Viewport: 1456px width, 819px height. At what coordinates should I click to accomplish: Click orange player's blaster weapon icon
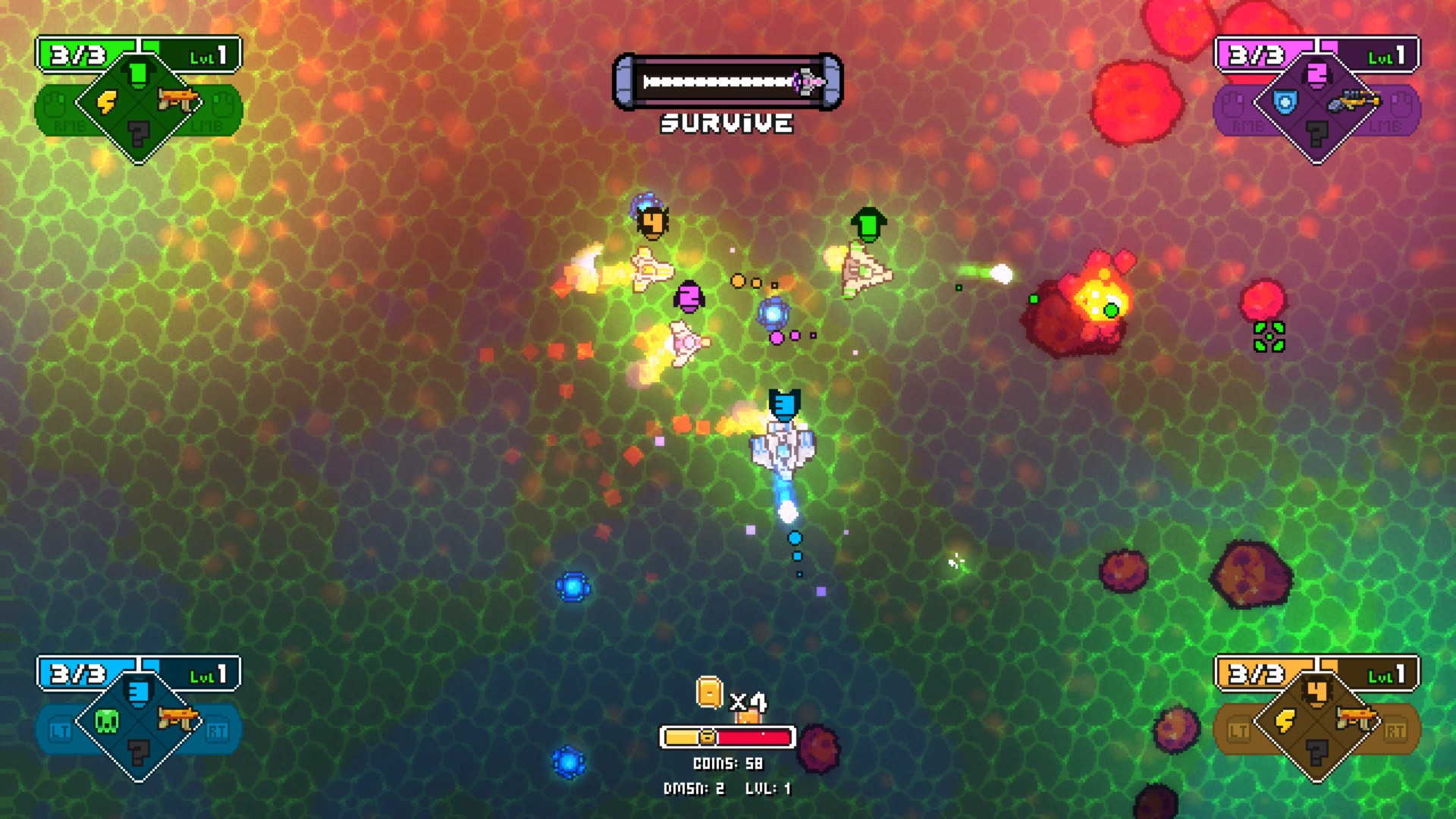tap(1357, 717)
